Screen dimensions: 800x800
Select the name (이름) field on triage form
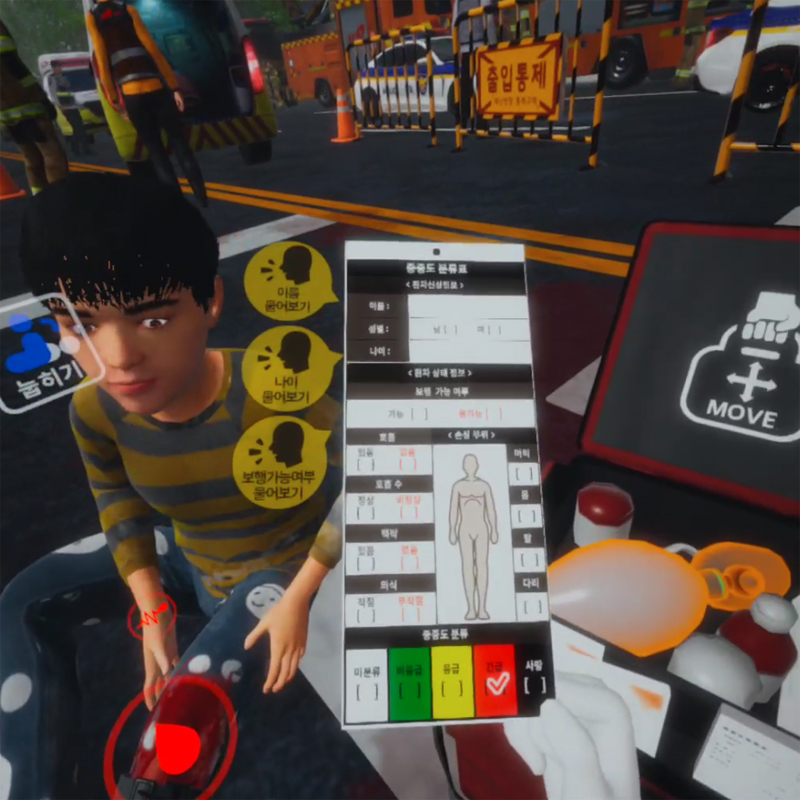[x=467, y=307]
